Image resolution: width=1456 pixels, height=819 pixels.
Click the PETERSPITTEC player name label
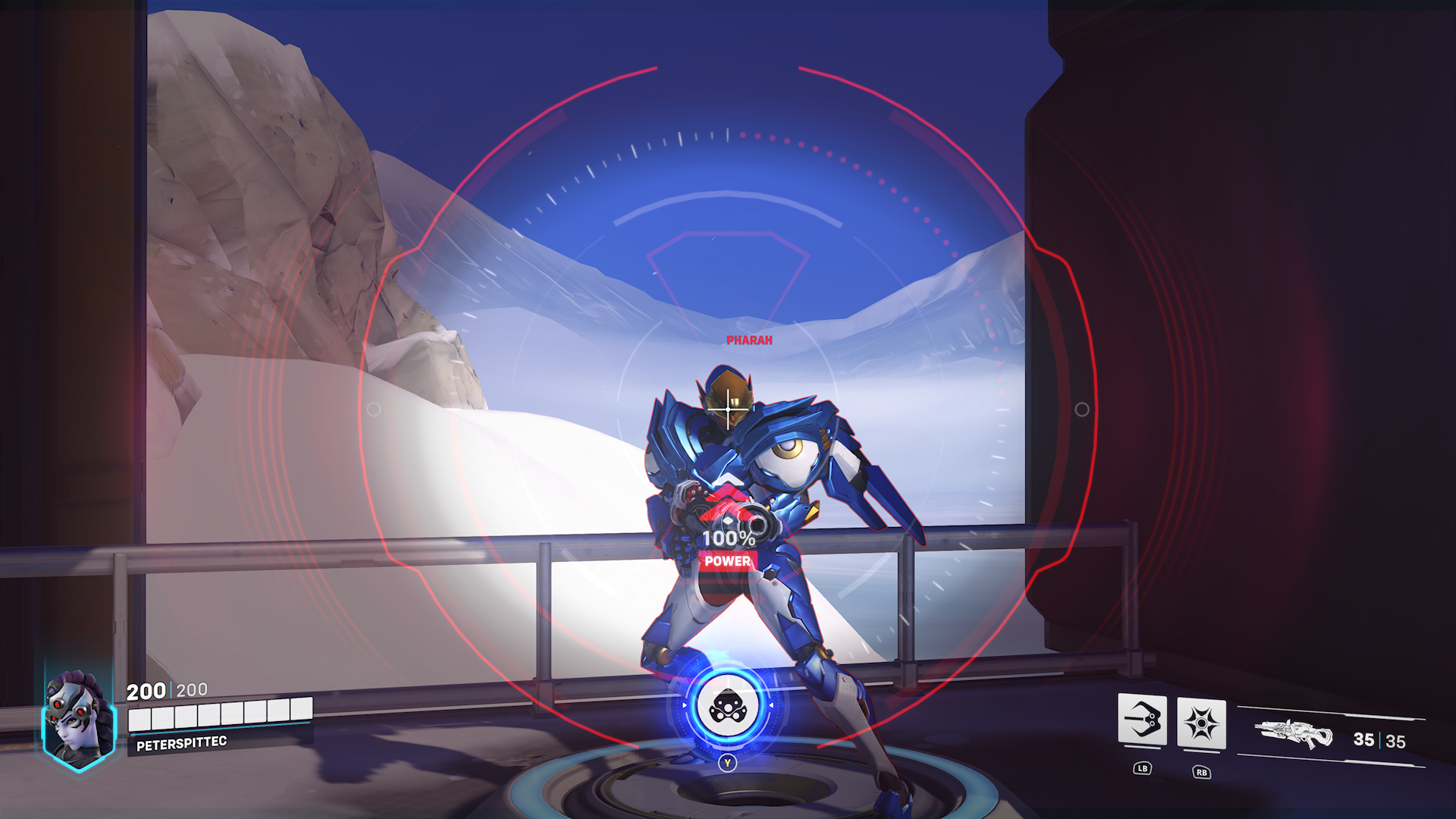184,743
